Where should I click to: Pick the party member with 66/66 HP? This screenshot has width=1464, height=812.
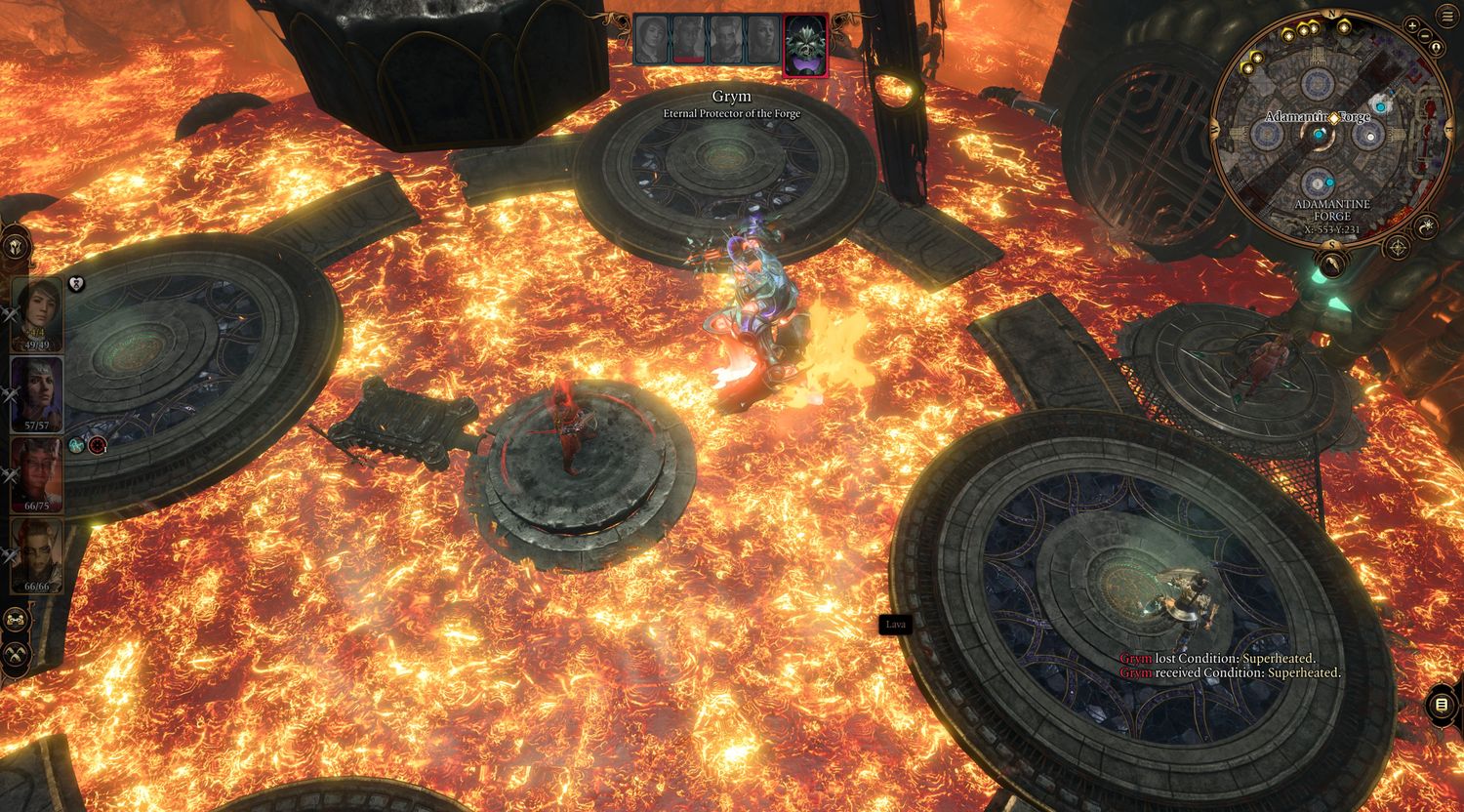(37, 553)
